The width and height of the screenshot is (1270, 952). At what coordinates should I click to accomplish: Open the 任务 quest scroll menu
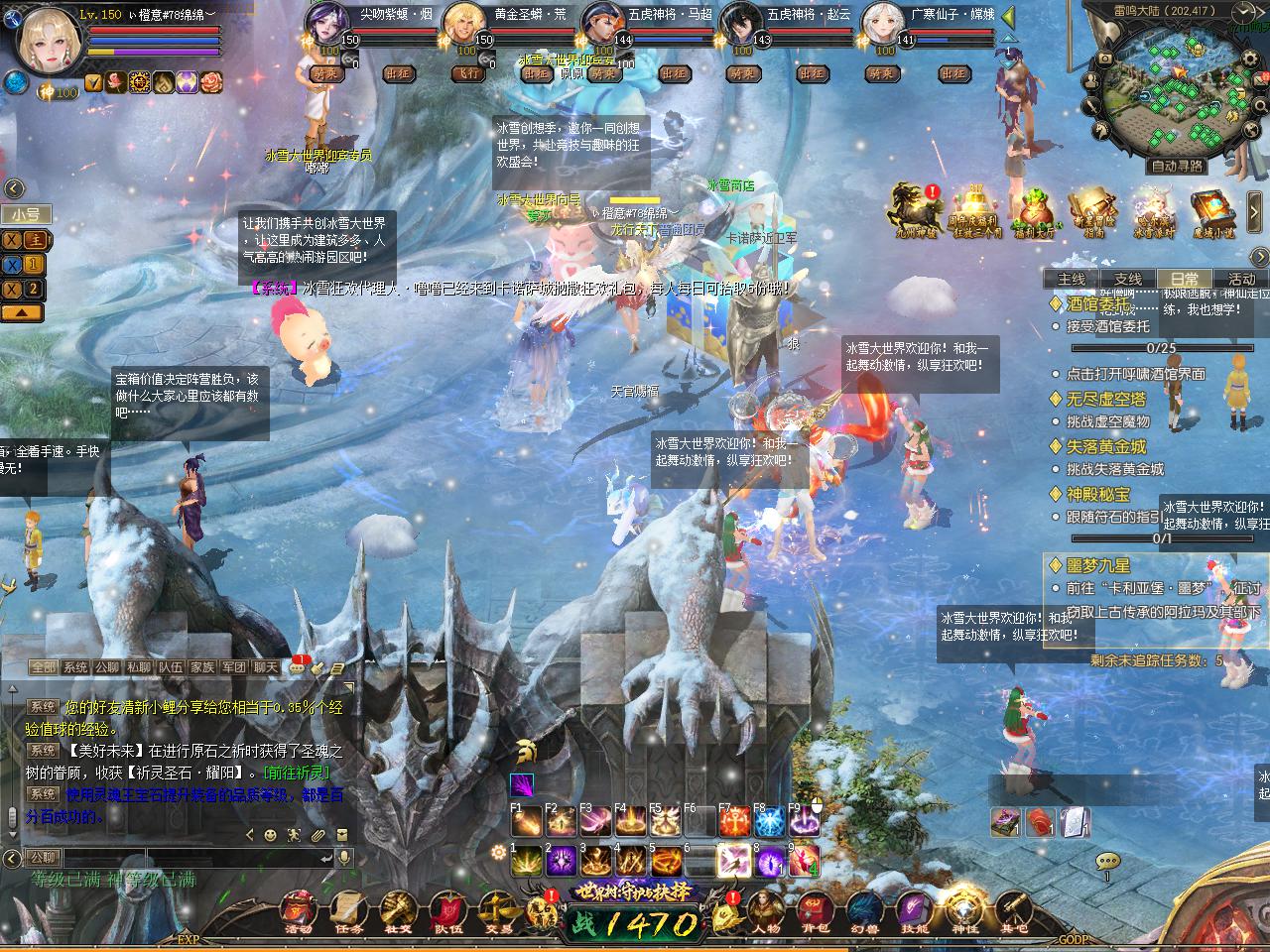coord(349,911)
